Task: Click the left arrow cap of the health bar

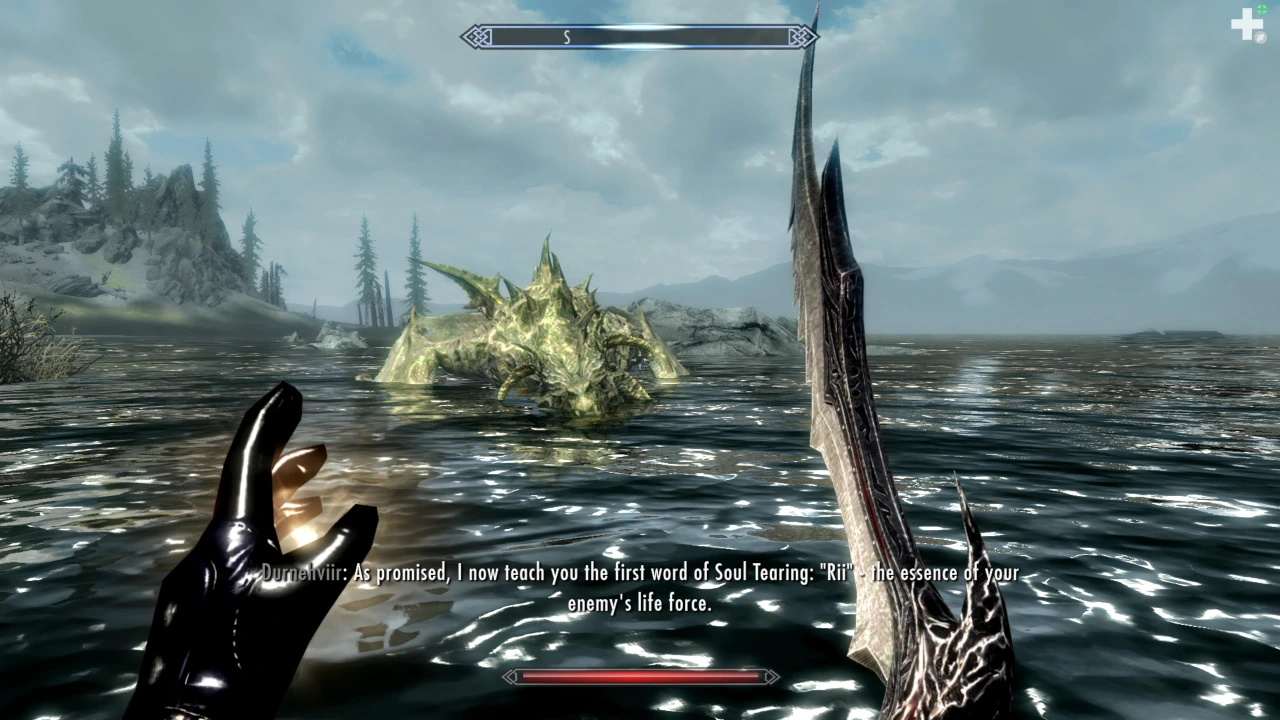Action: tap(511, 677)
